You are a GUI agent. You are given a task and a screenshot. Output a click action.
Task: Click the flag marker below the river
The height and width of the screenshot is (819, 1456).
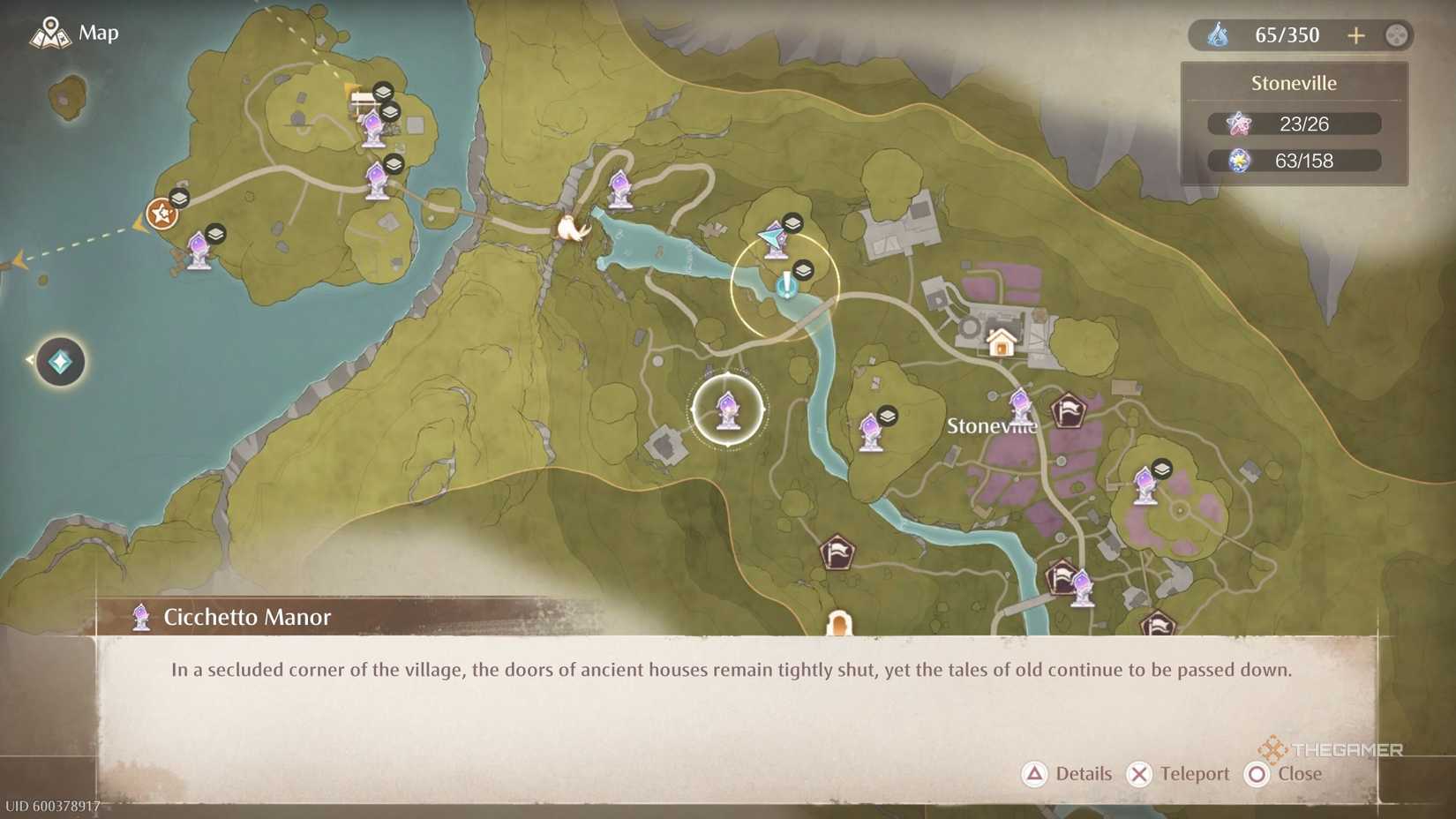[x=837, y=553]
